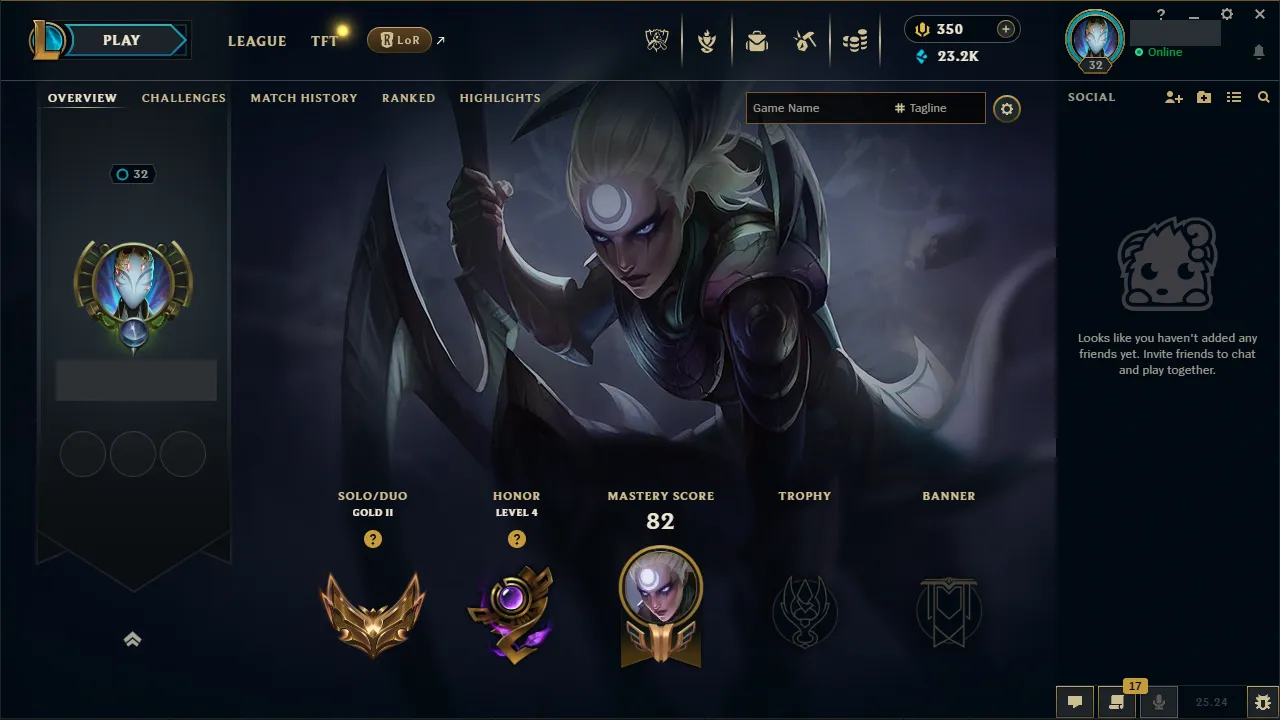Open the Esports hub trophy icon
Image resolution: width=1280 pixels, height=720 pixels.
657,40
